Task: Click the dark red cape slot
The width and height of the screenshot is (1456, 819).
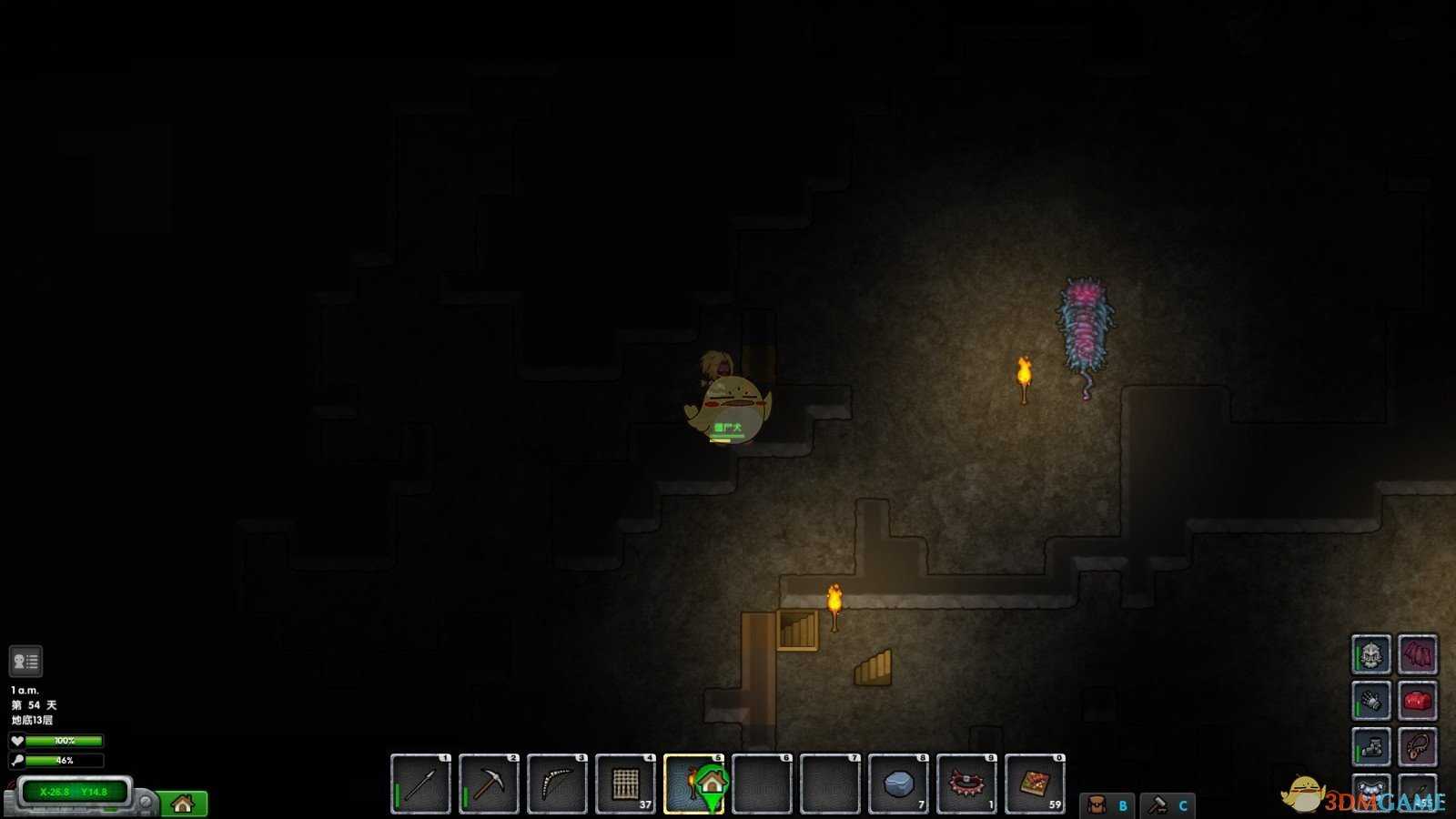Action: click(x=1417, y=654)
